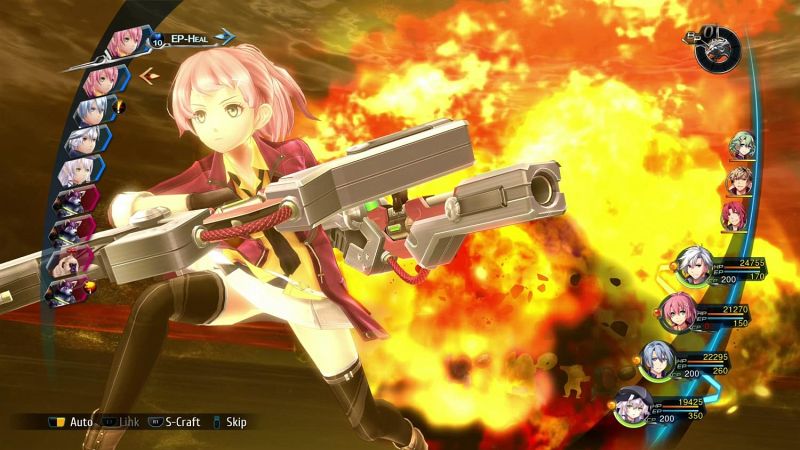
Task: Select the green-haired reserve member portrait
Action: point(740,147)
